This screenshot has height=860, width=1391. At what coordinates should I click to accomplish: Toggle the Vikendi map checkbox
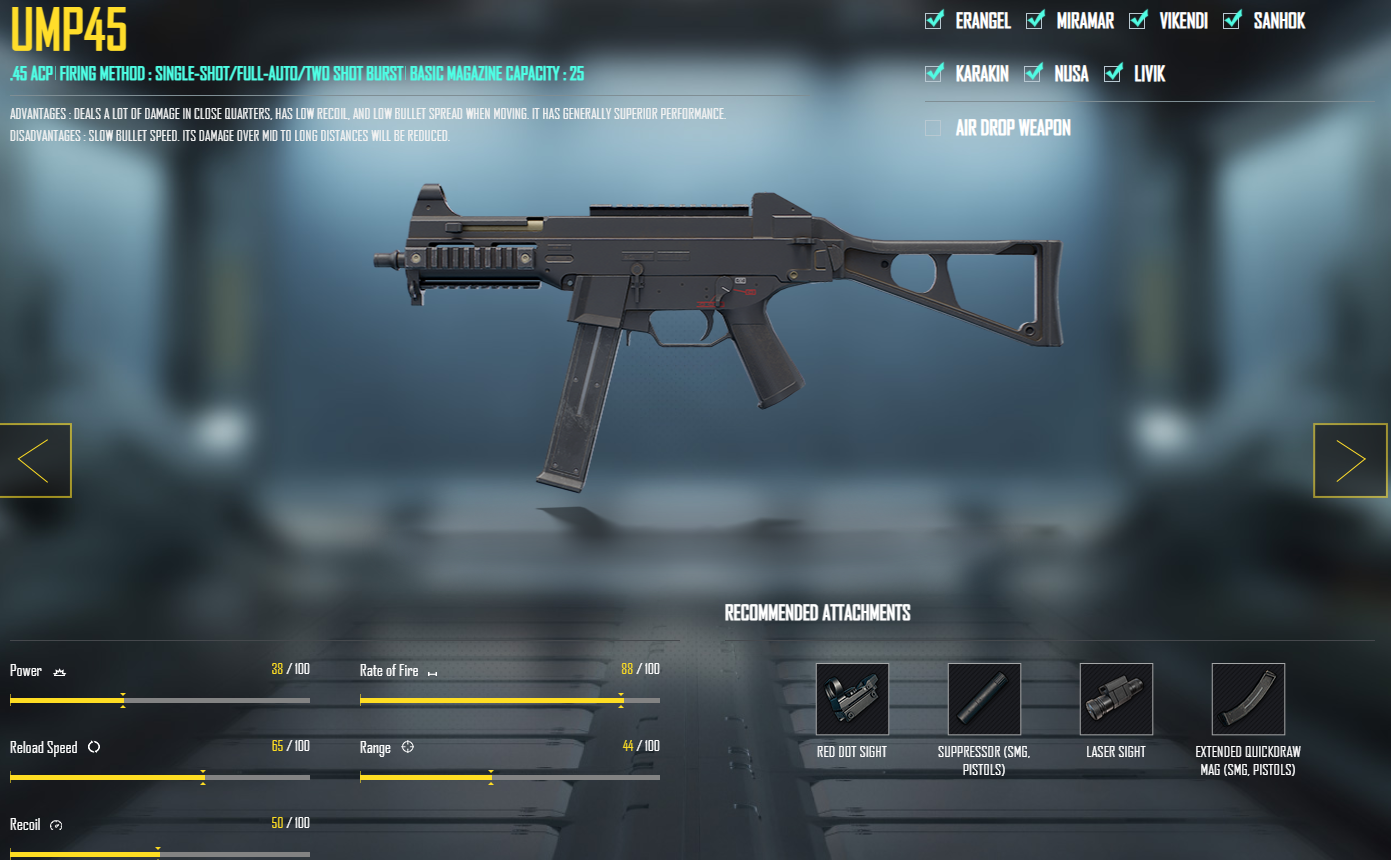point(1138,21)
